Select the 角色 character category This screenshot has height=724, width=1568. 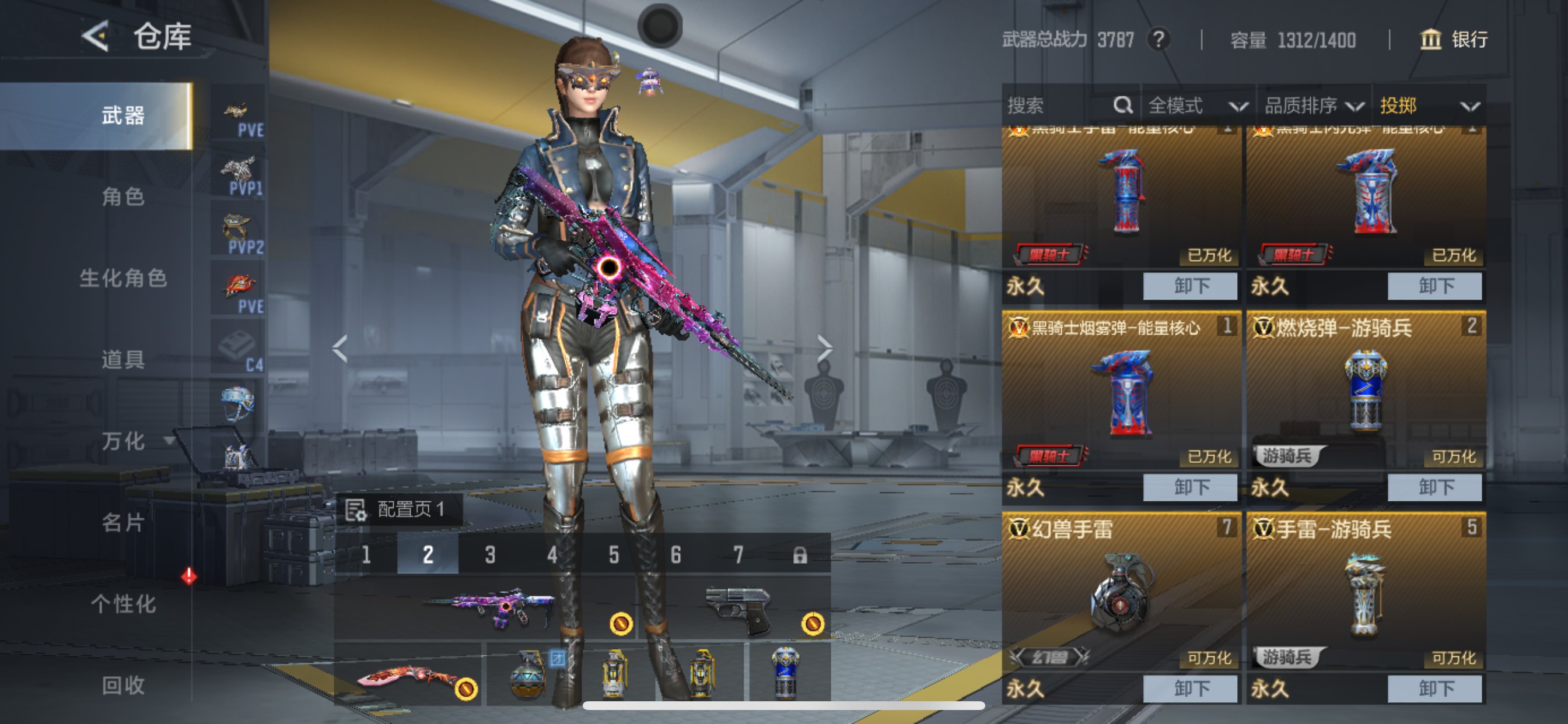(x=123, y=196)
